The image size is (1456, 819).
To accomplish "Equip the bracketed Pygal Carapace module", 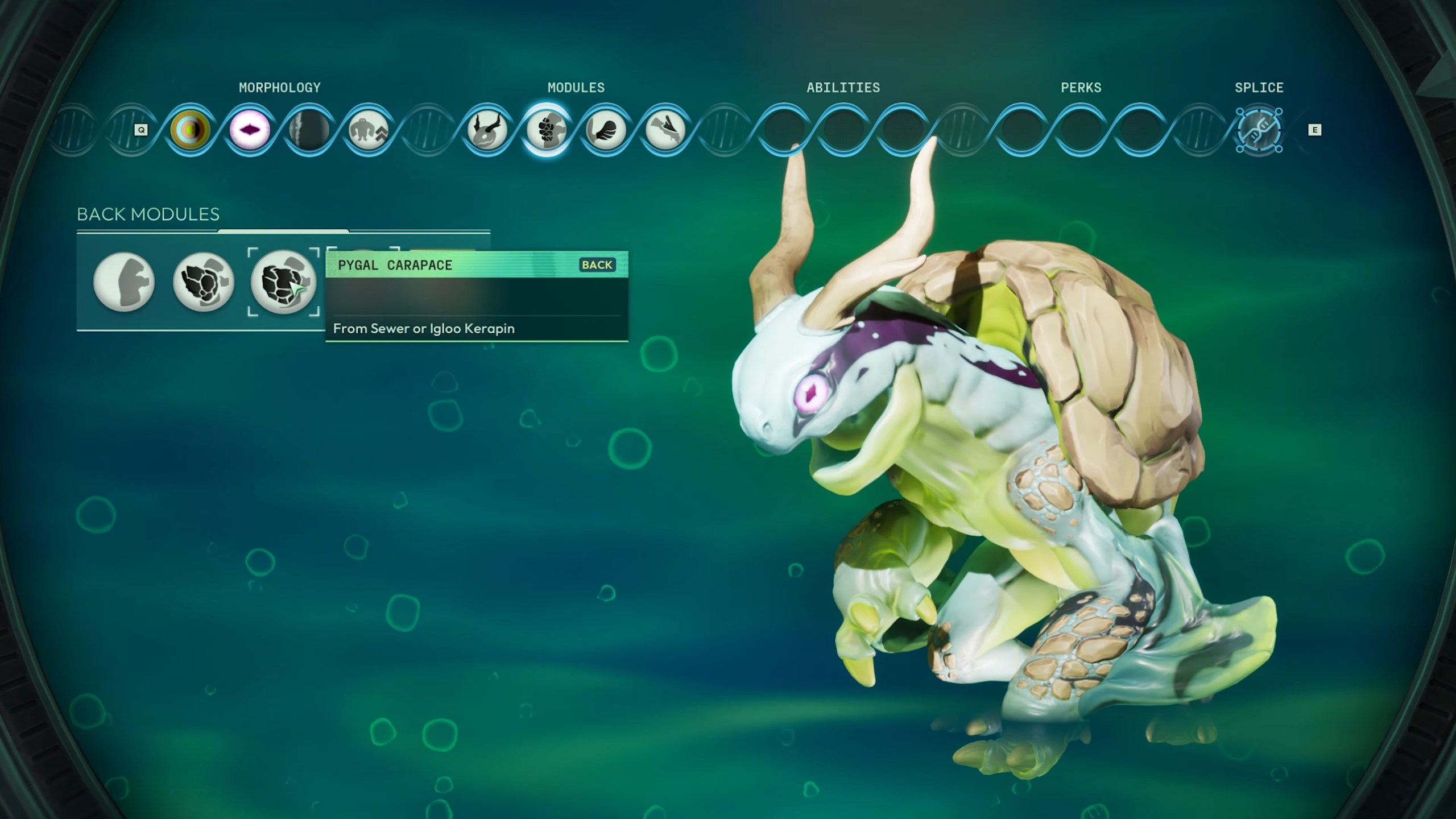I will coord(283,282).
